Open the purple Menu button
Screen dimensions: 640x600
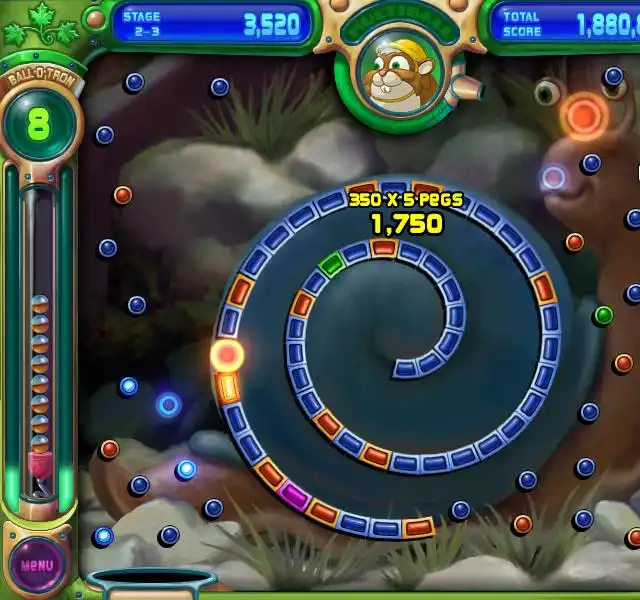(37, 564)
